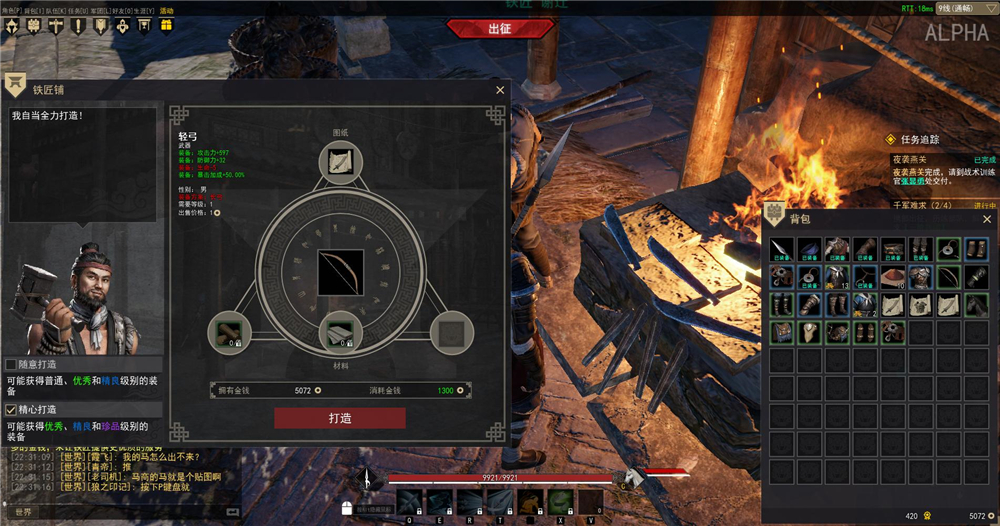The height and width of the screenshot is (526, 1000).
Task: Click the red 出征 expedition button
Action: coord(499,28)
